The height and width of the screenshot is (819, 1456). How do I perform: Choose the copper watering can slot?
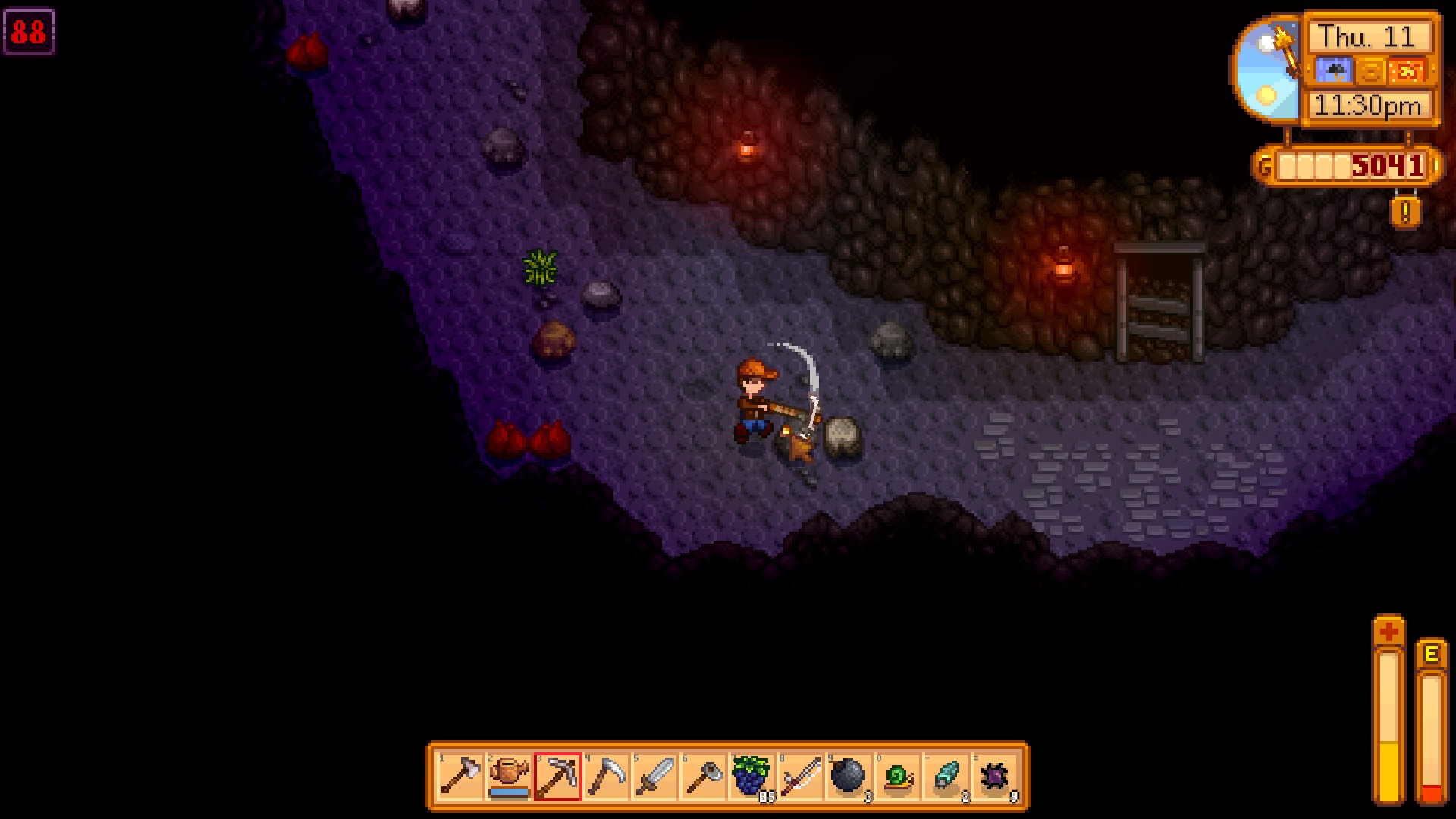(x=509, y=777)
